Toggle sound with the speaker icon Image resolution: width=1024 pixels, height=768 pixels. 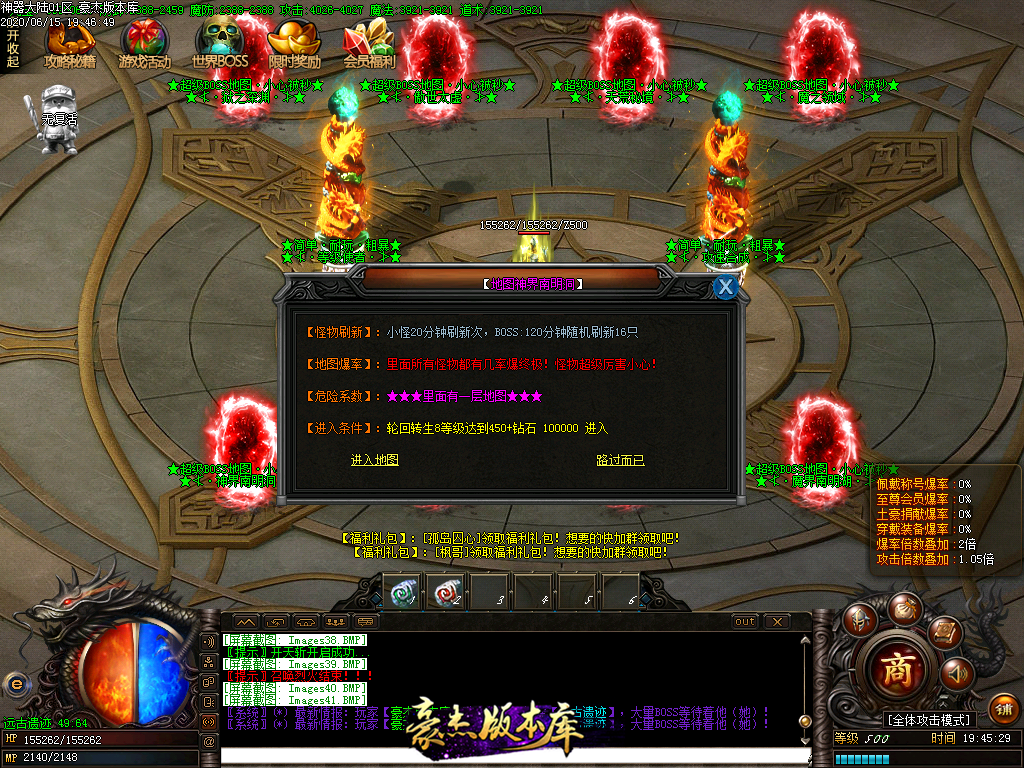(957, 673)
